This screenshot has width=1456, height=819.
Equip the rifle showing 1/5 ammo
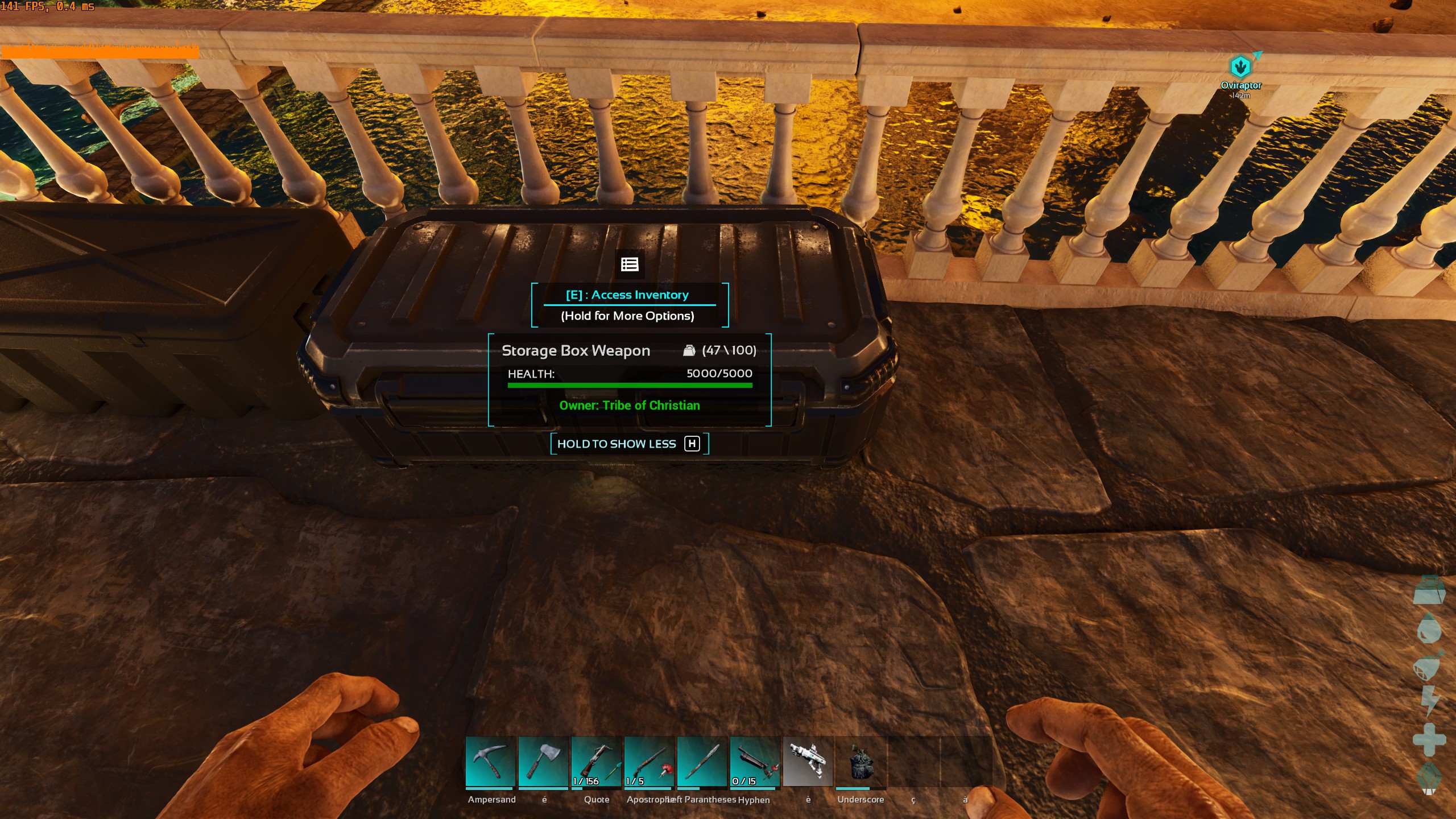click(x=649, y=762)
